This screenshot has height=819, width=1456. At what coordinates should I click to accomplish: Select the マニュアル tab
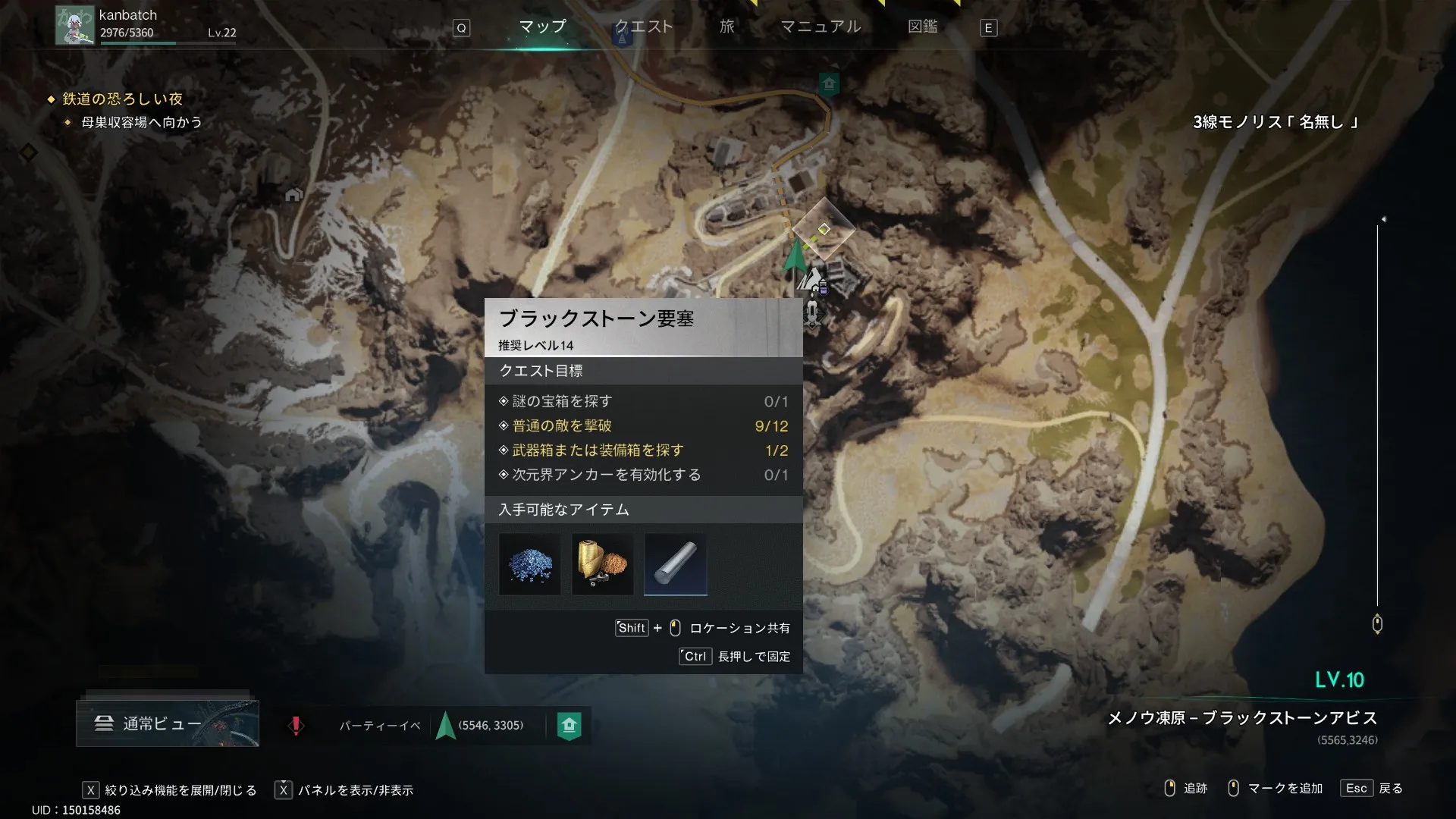click(821, 27)
